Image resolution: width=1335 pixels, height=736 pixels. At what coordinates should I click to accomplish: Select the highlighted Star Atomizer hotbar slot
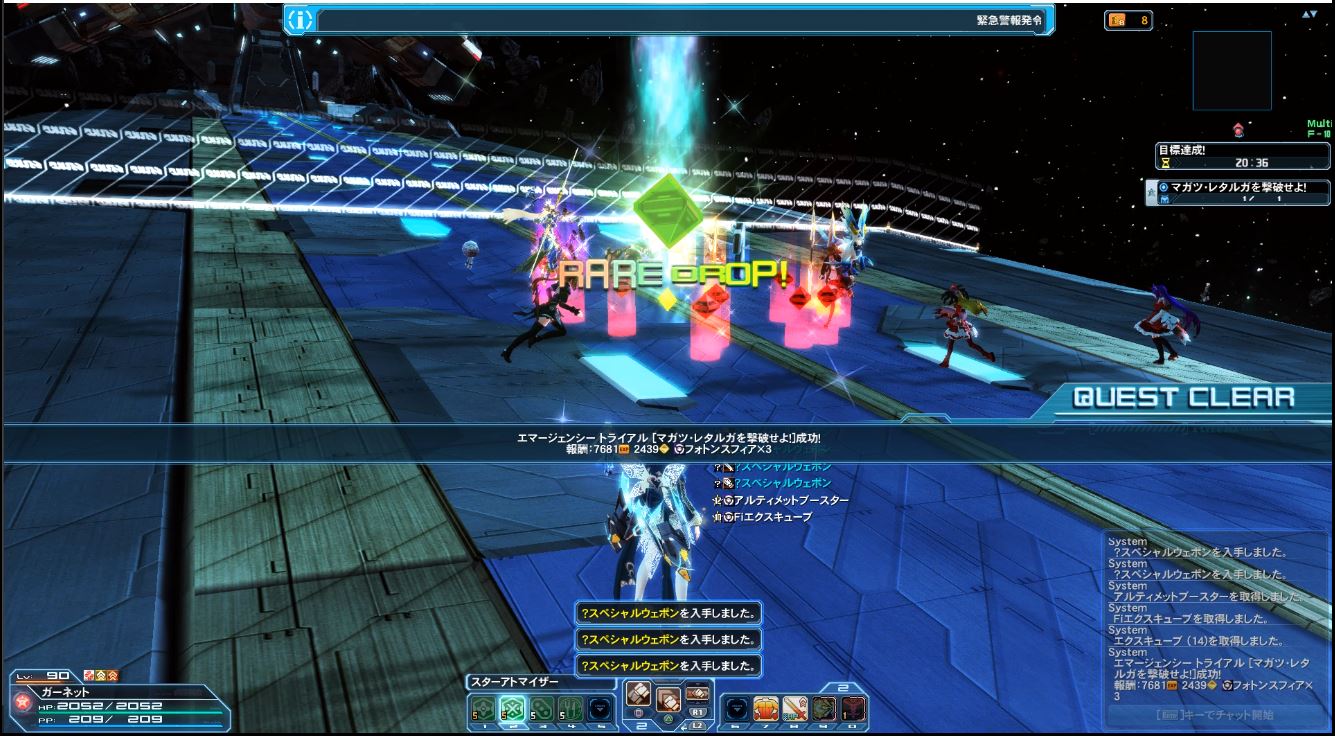[512, 708]
